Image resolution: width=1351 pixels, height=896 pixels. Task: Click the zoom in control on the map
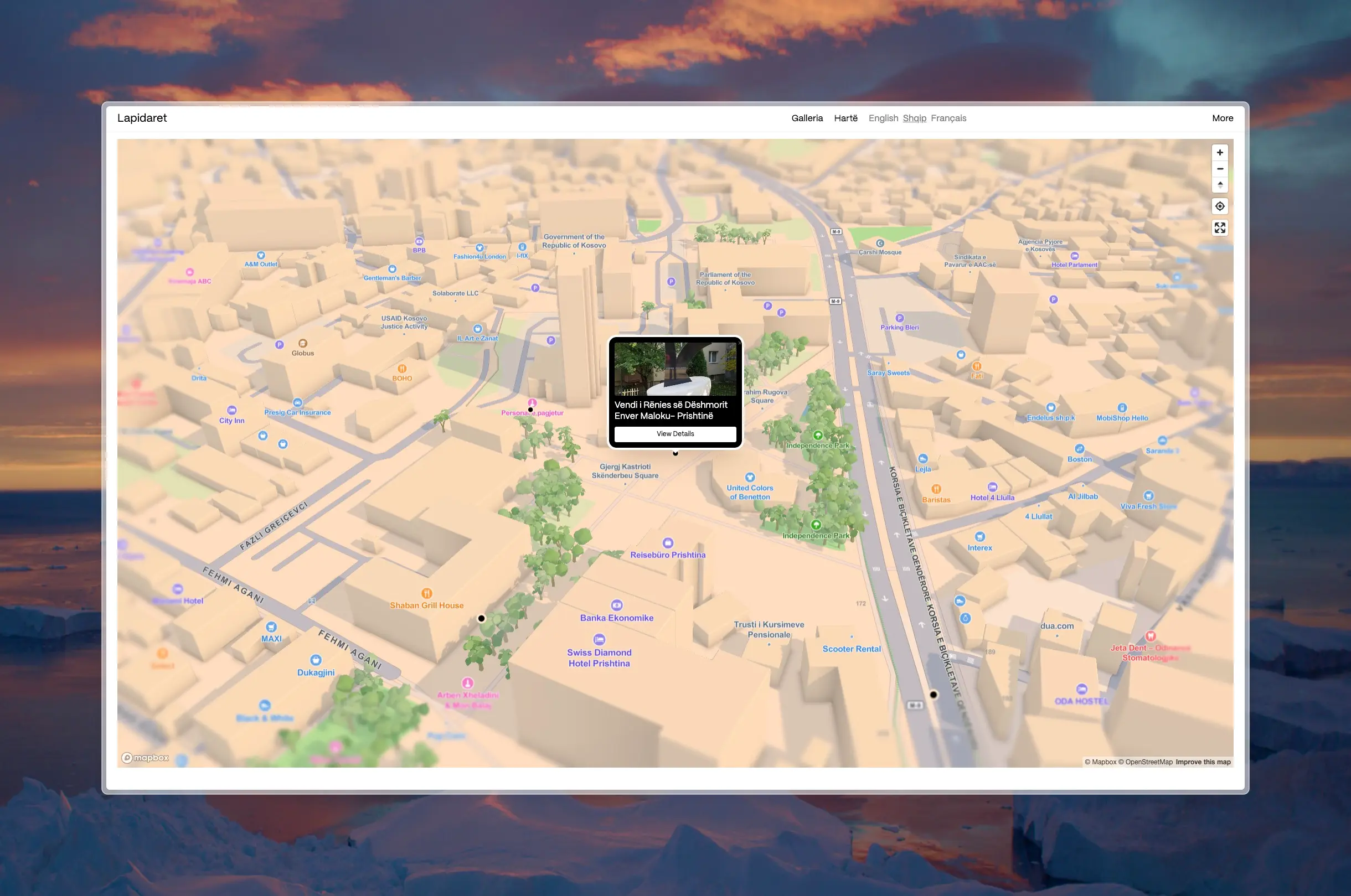(x=1220, y=152)
